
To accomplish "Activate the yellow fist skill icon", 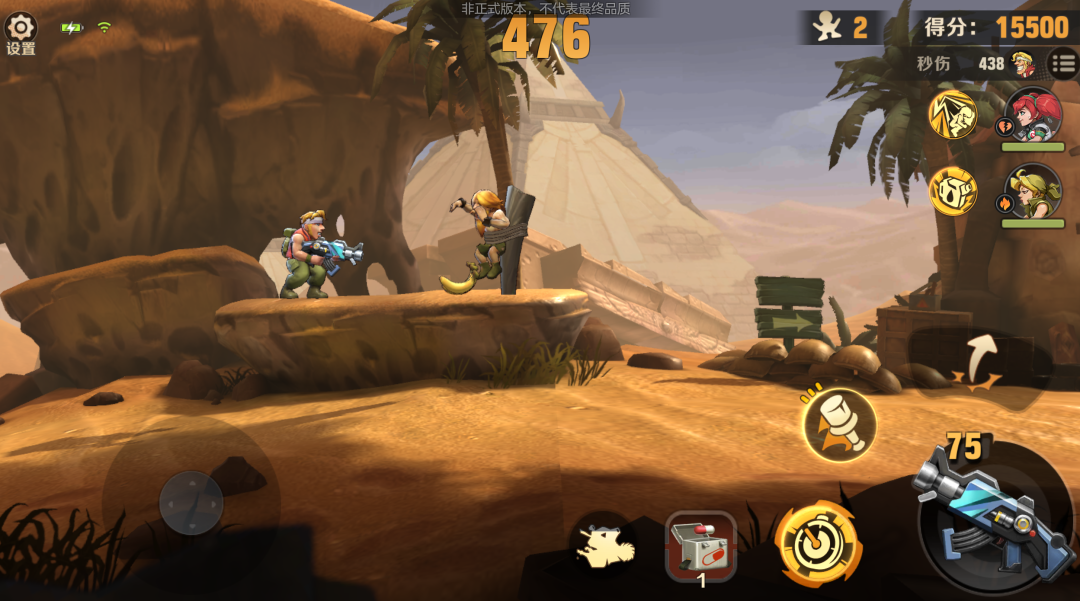I will (x=952, y=190).
